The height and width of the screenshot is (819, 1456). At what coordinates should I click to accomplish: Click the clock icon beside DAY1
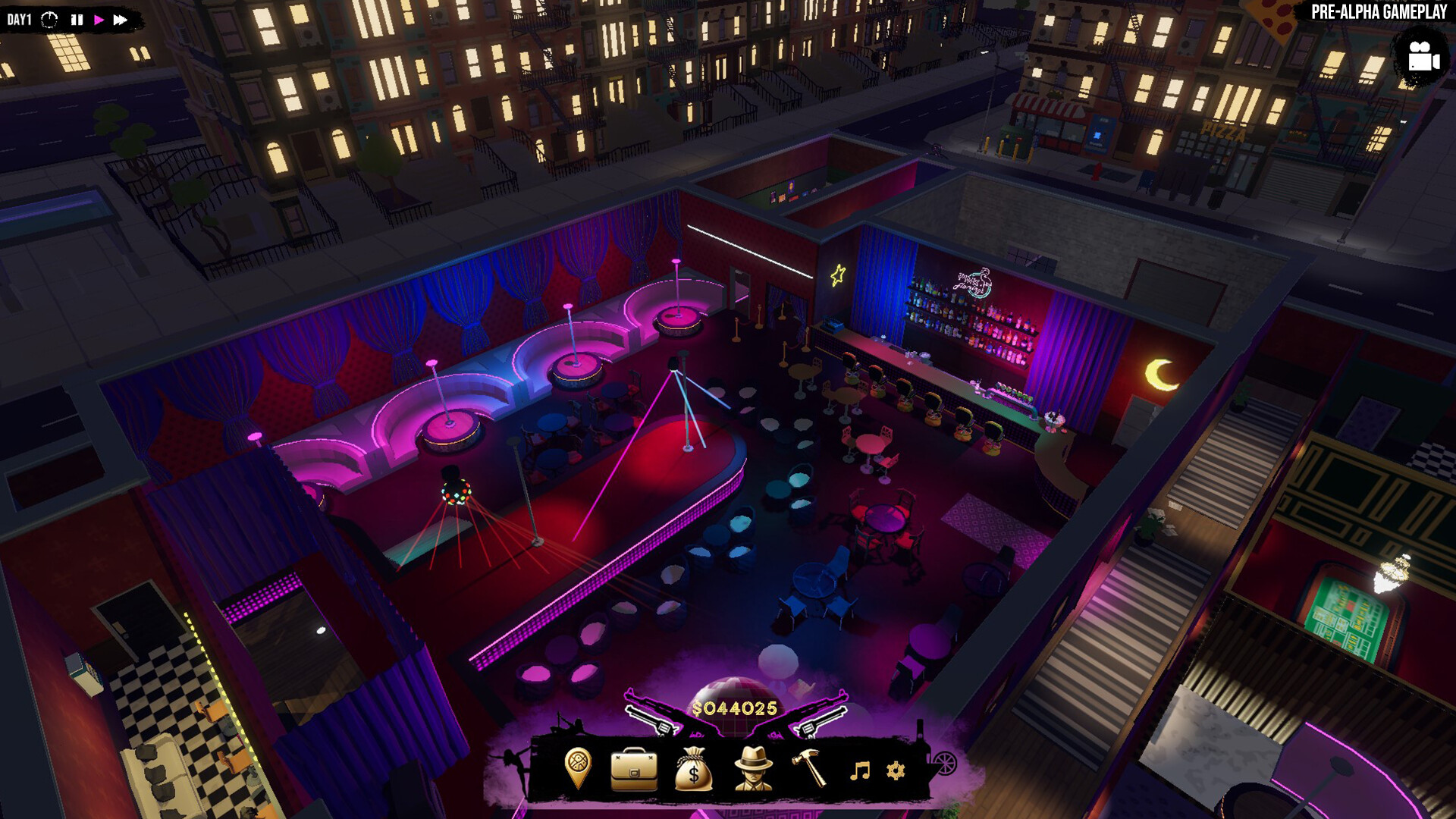pos(49,20)
